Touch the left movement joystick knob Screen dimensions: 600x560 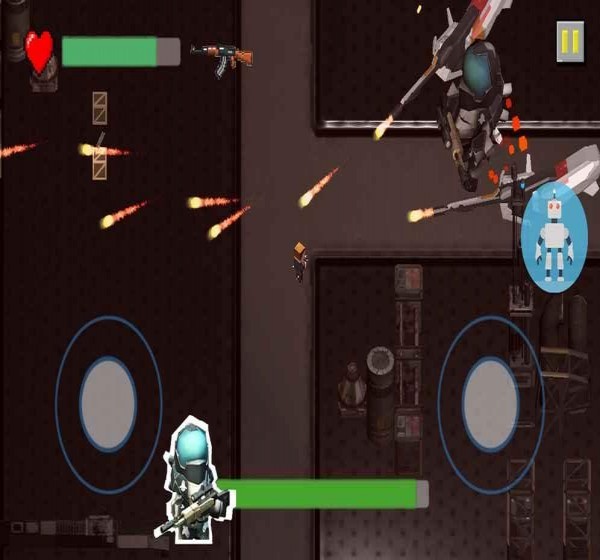click(108, 403)
